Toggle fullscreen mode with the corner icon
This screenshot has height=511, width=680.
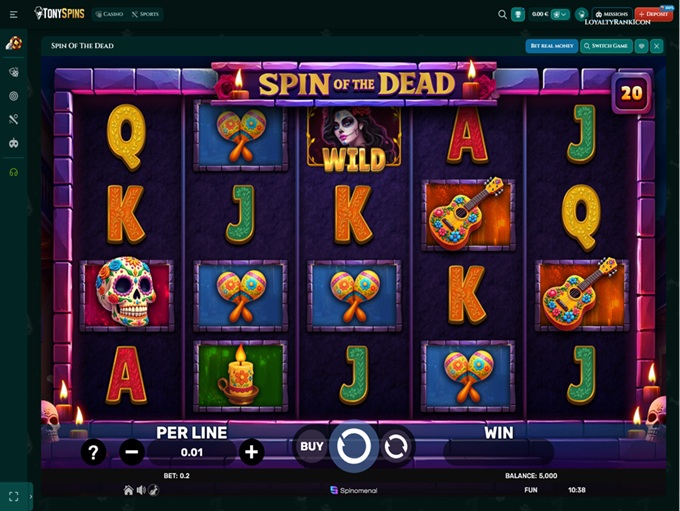(x=14, y=496)
